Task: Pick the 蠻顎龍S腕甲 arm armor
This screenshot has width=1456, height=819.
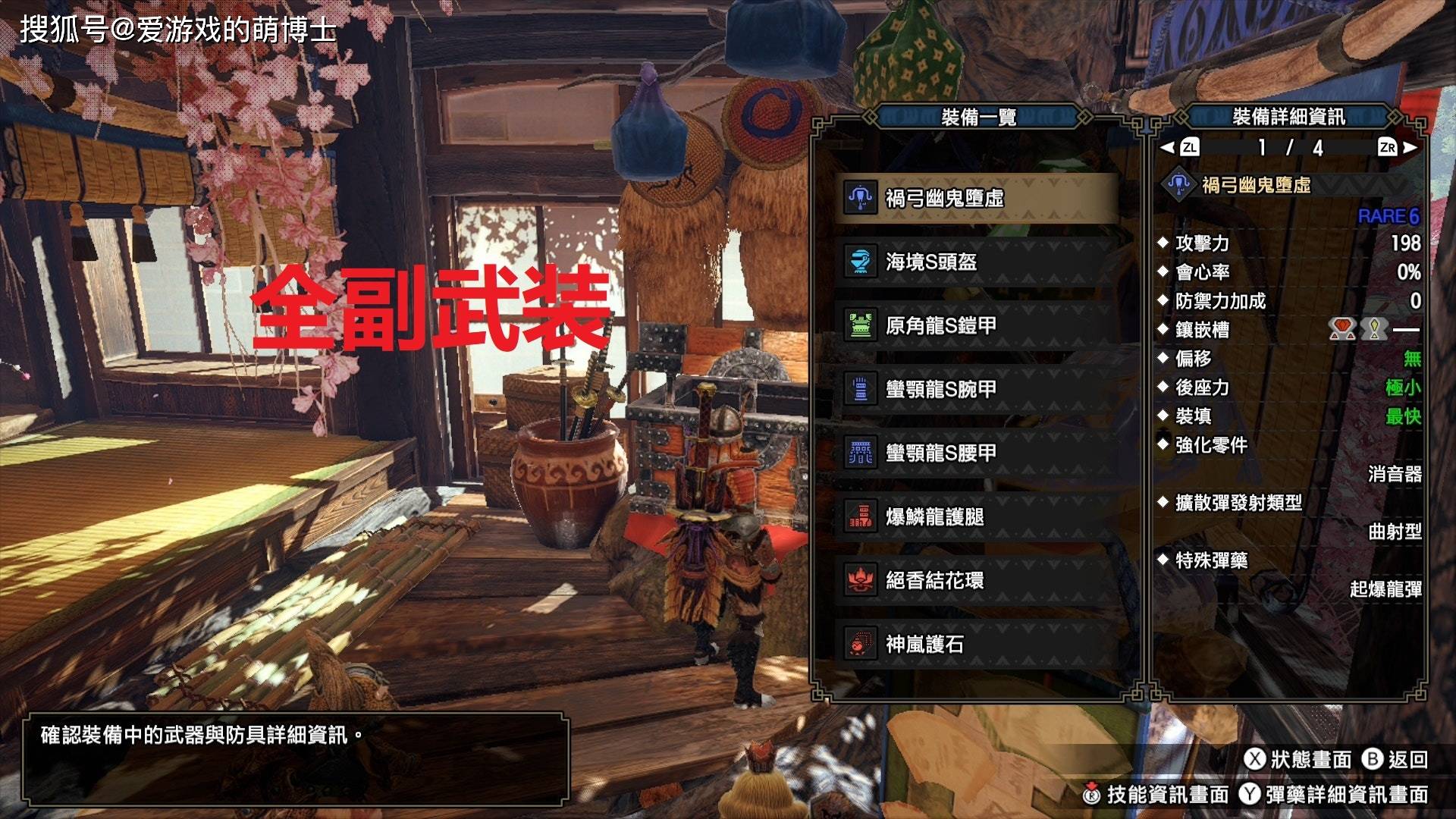Action: 978,390
